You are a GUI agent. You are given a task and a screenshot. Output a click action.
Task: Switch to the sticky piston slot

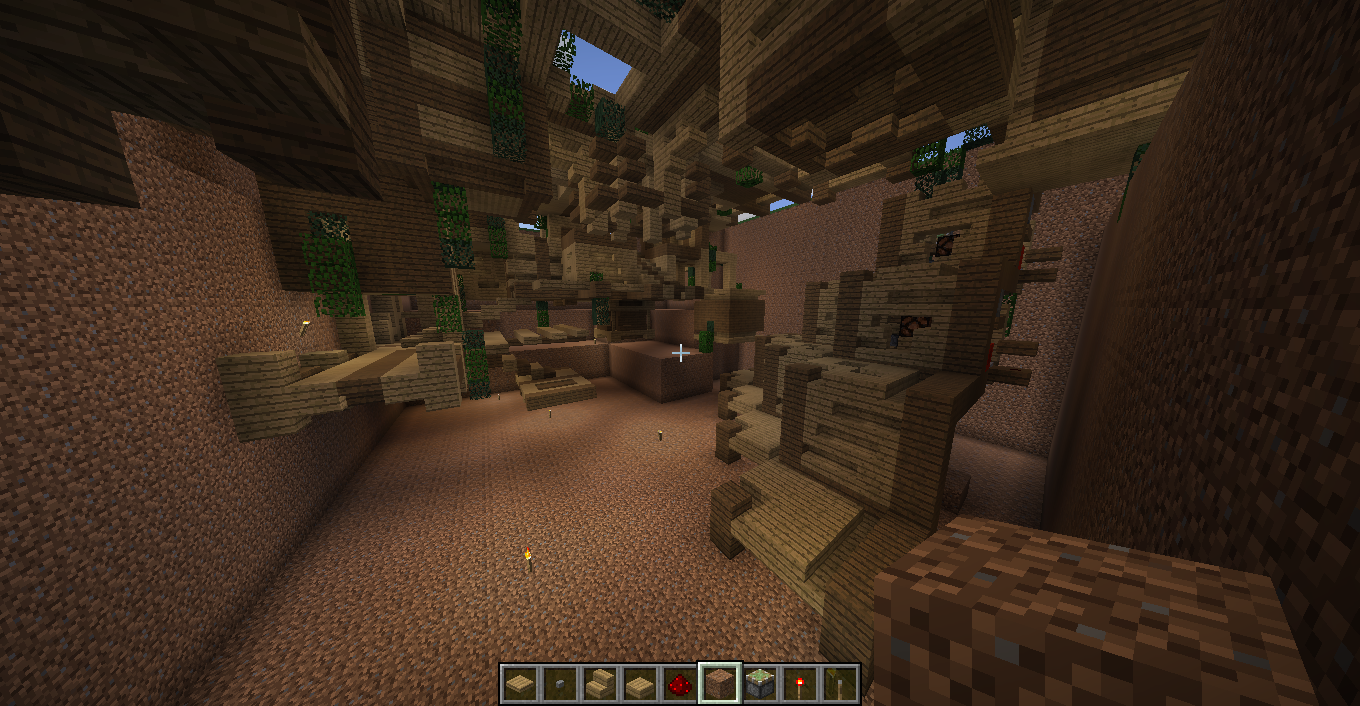[x=760, y=684]
